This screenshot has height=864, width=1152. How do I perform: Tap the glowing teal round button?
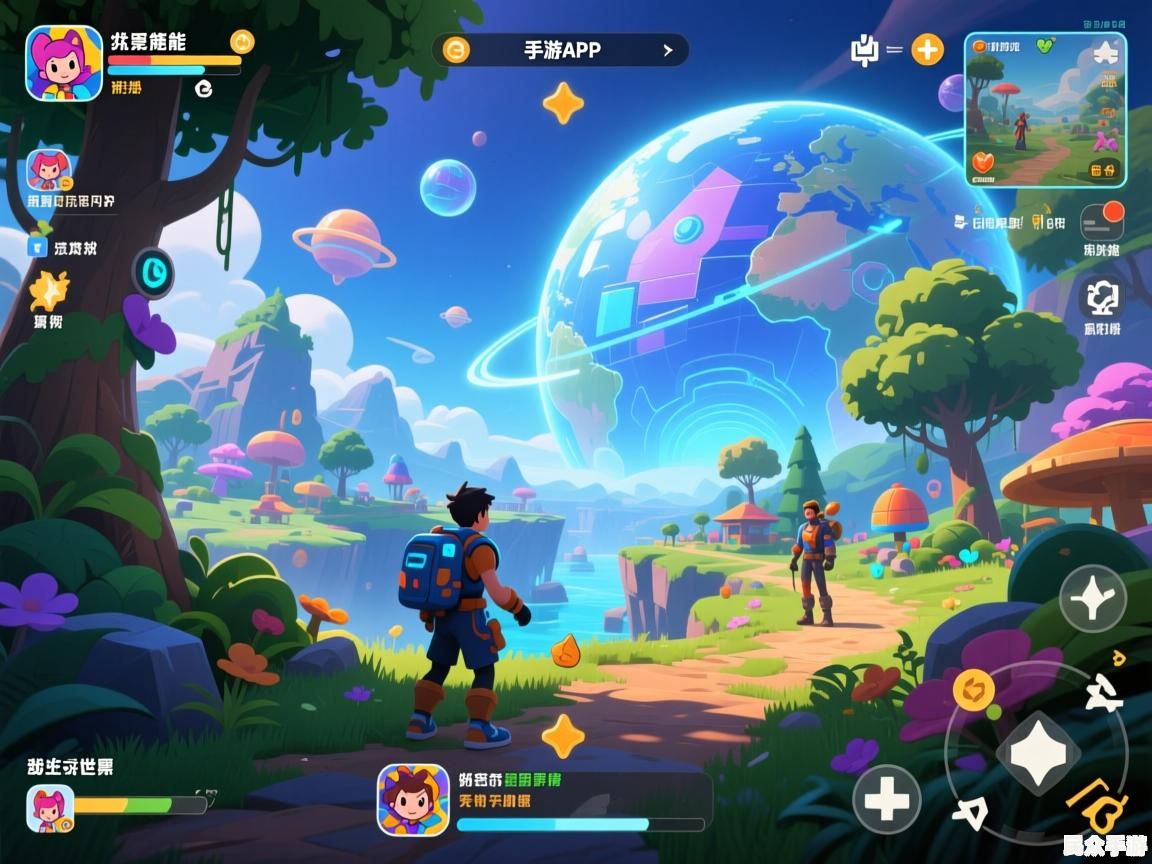153,272
